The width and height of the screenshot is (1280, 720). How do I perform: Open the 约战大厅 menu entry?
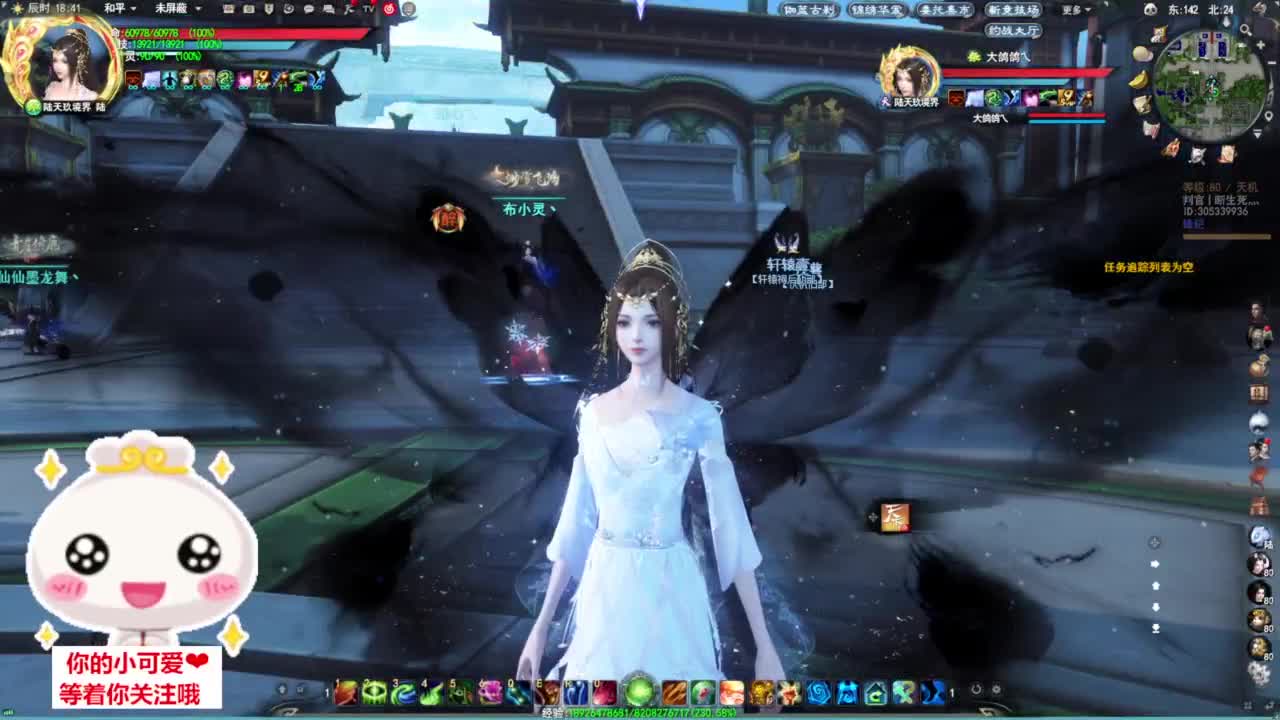pos(1014,31)
